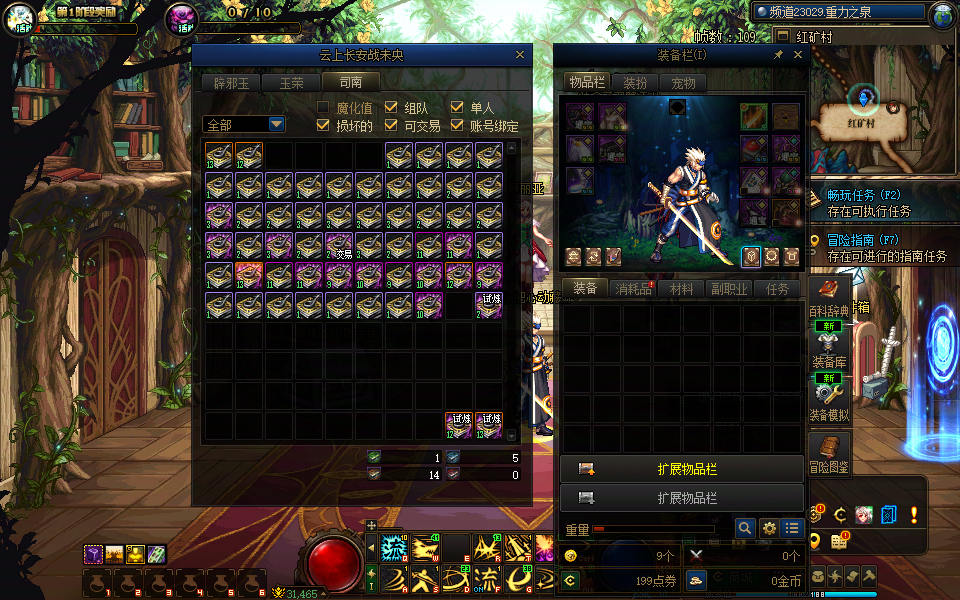Switch to the 辟邪玉 tab
Viewport: 960px width, 600px height.
coord(230,83)
